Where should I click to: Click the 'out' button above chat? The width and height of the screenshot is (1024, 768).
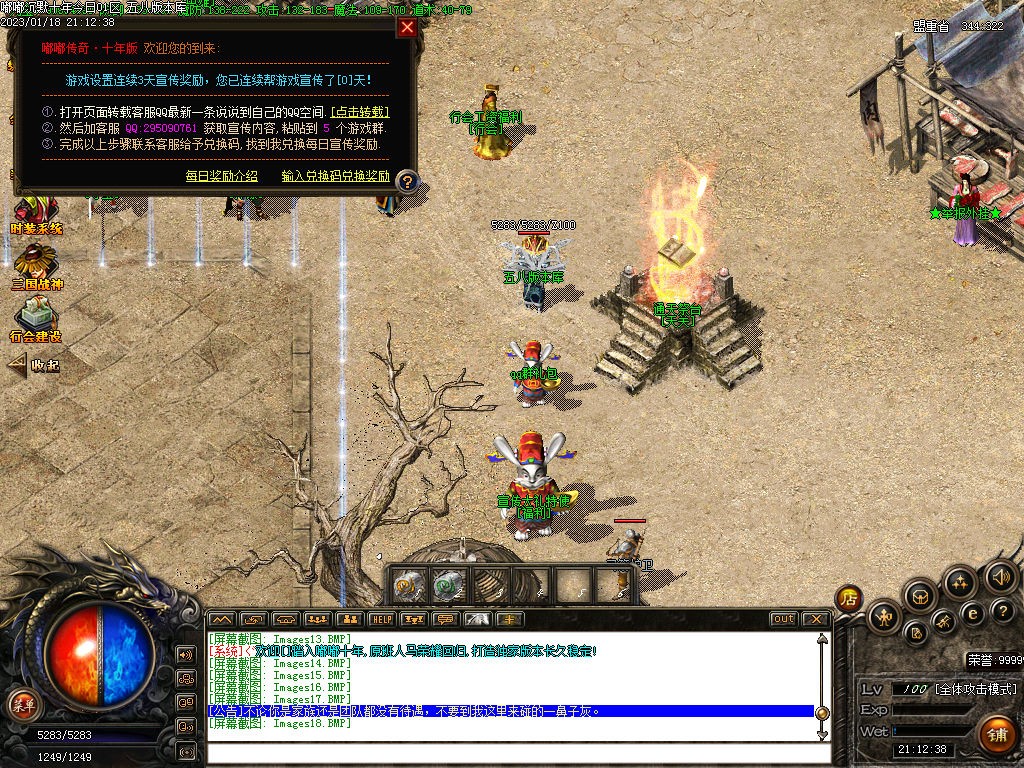click(x=784, y=619)
